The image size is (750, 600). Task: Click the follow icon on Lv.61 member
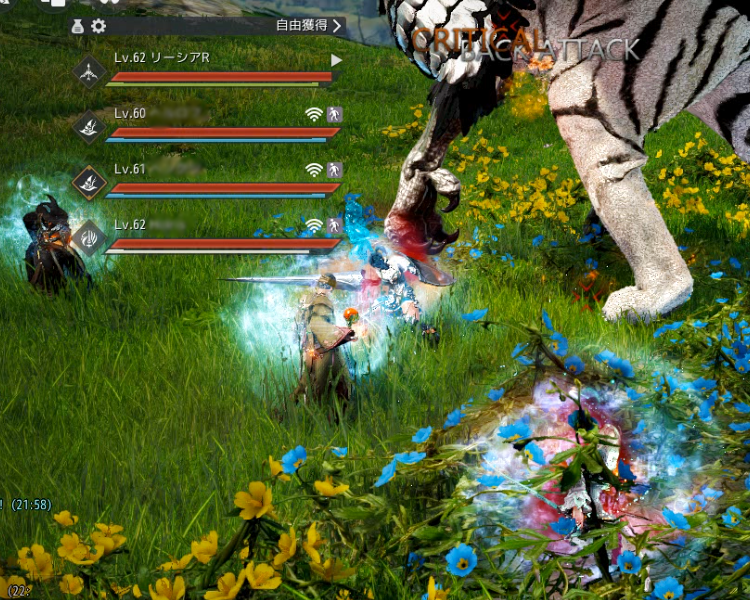point(335,170)
